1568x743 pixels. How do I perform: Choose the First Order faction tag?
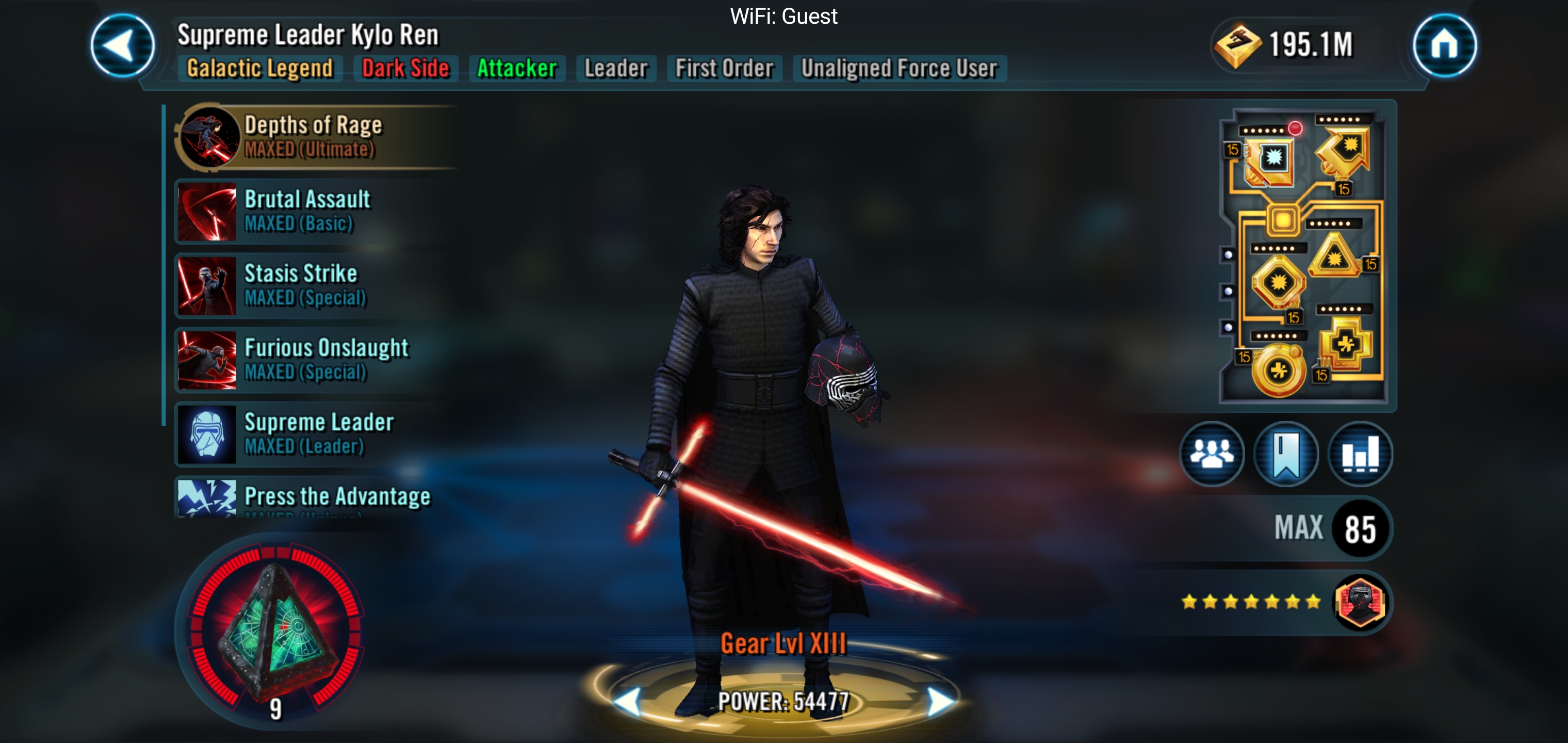tap(724, 68)
